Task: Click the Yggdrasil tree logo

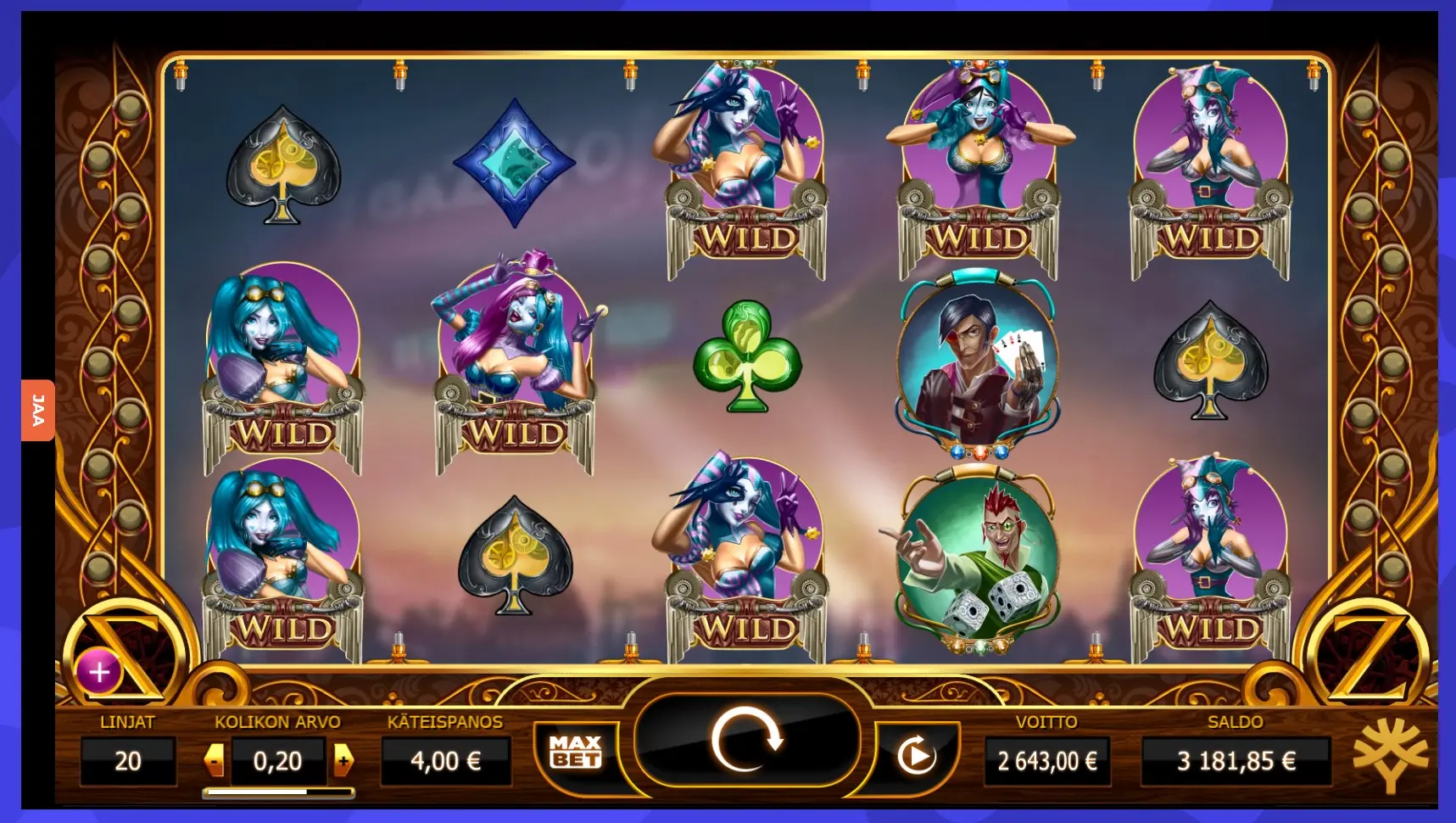Action: (x=1391, y=754)
